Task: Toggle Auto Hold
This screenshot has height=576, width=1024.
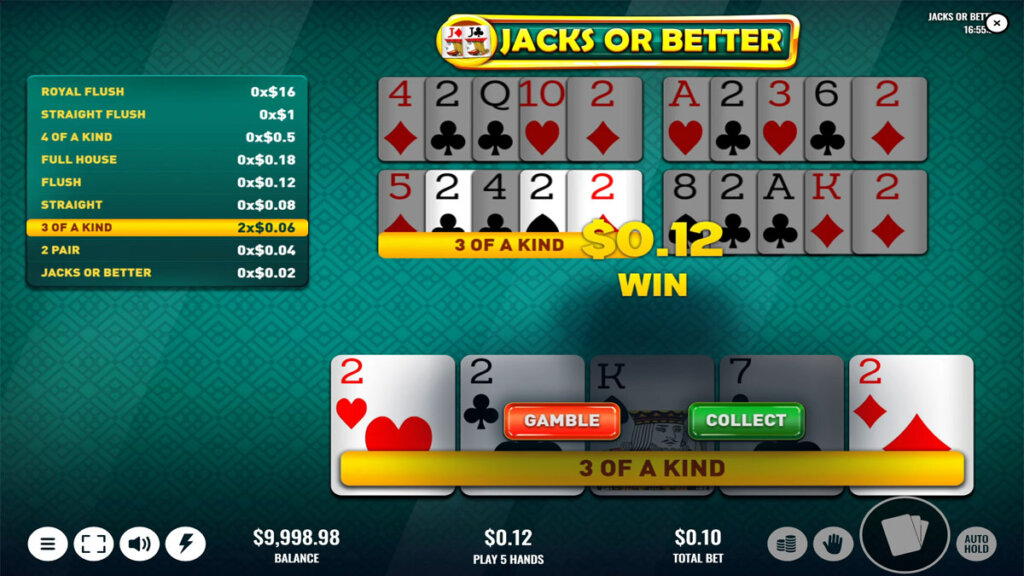Action: pos(976,544)
